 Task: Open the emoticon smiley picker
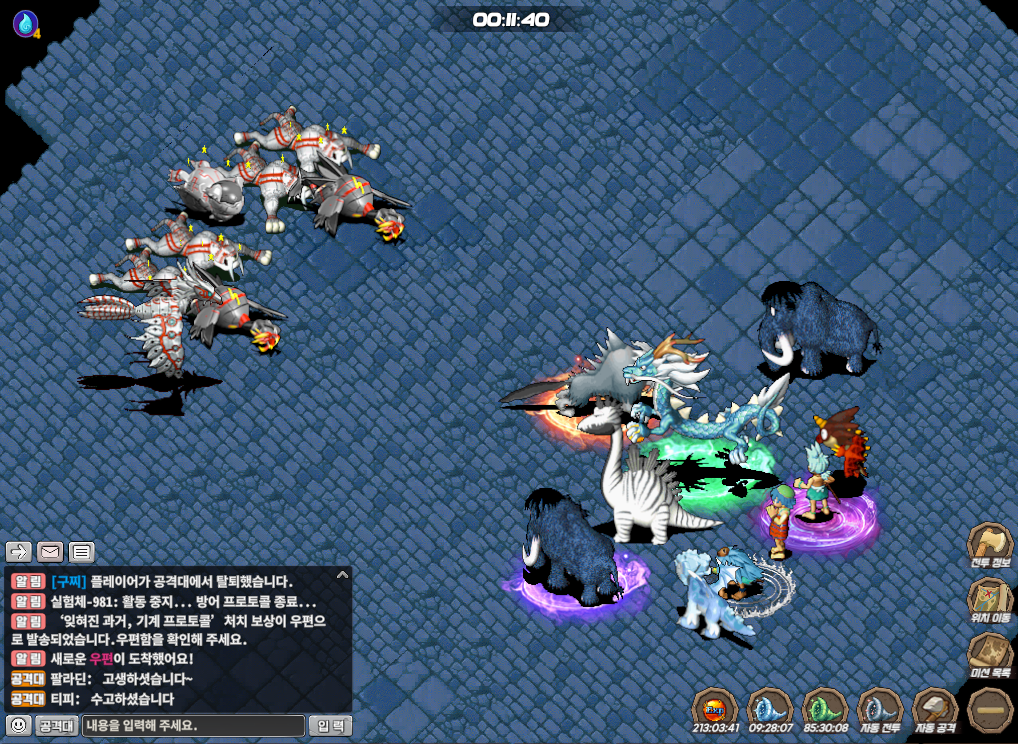[17, 725]
